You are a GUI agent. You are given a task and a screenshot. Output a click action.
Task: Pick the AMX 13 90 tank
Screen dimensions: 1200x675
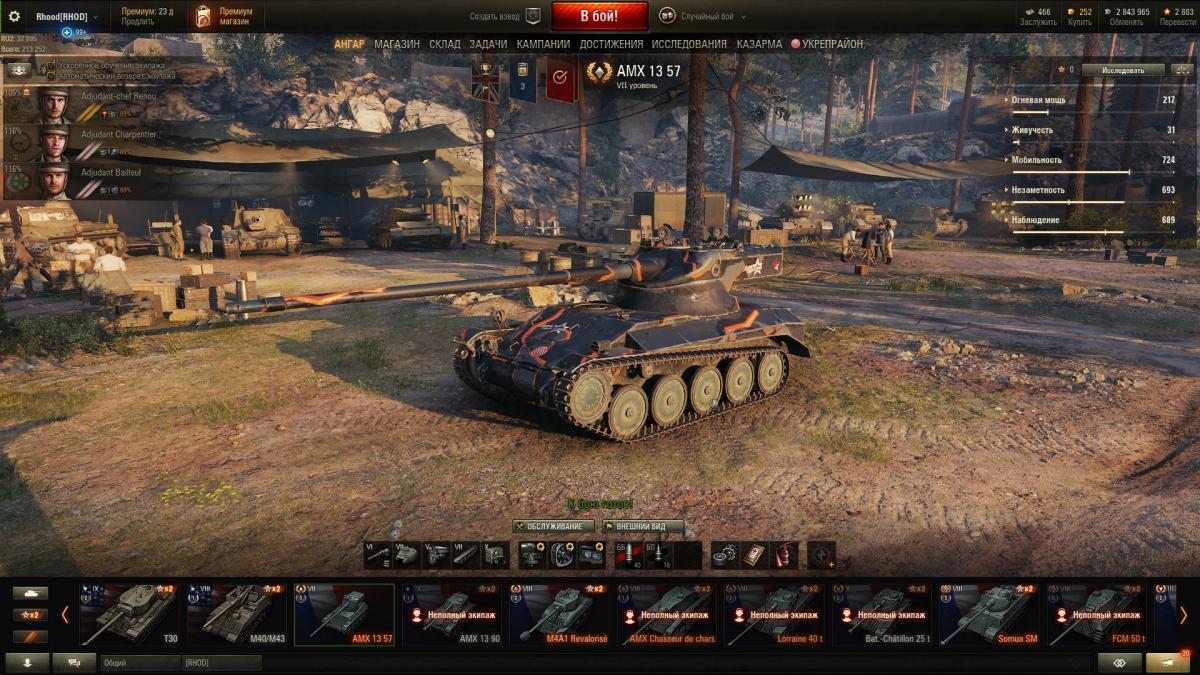coord(452,614)
